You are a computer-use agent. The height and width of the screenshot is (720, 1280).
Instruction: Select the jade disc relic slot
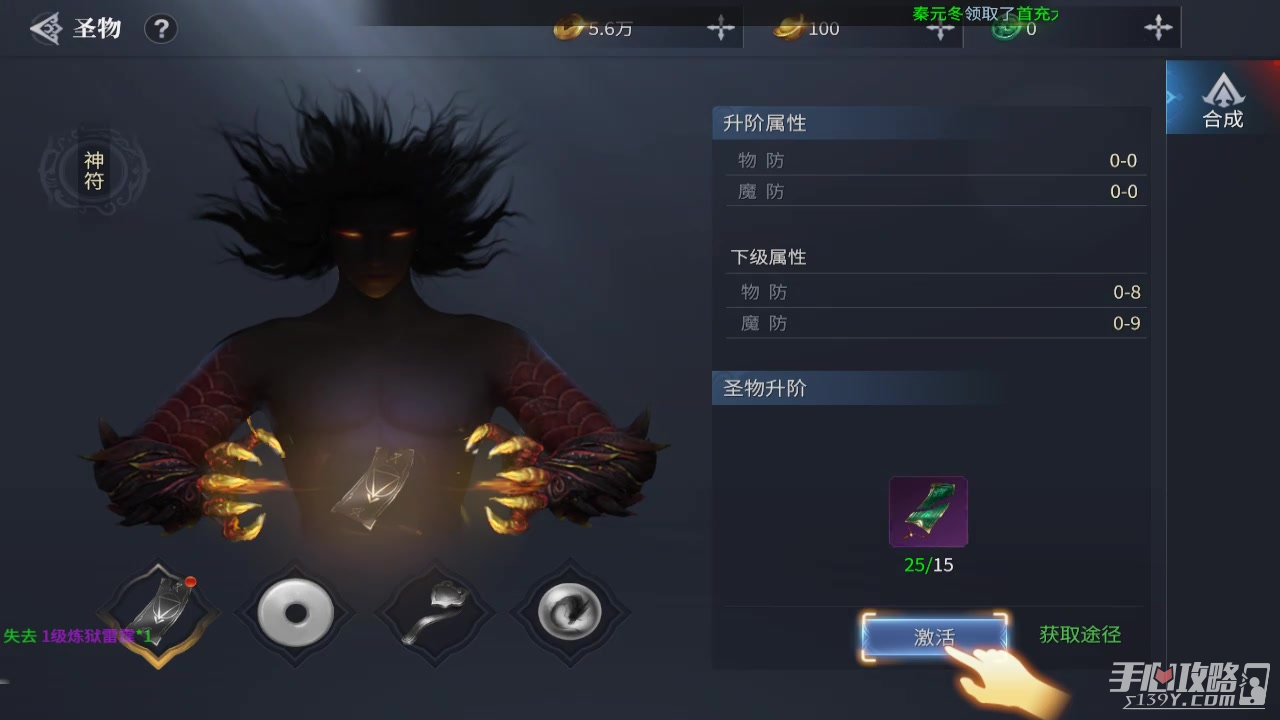295,611
